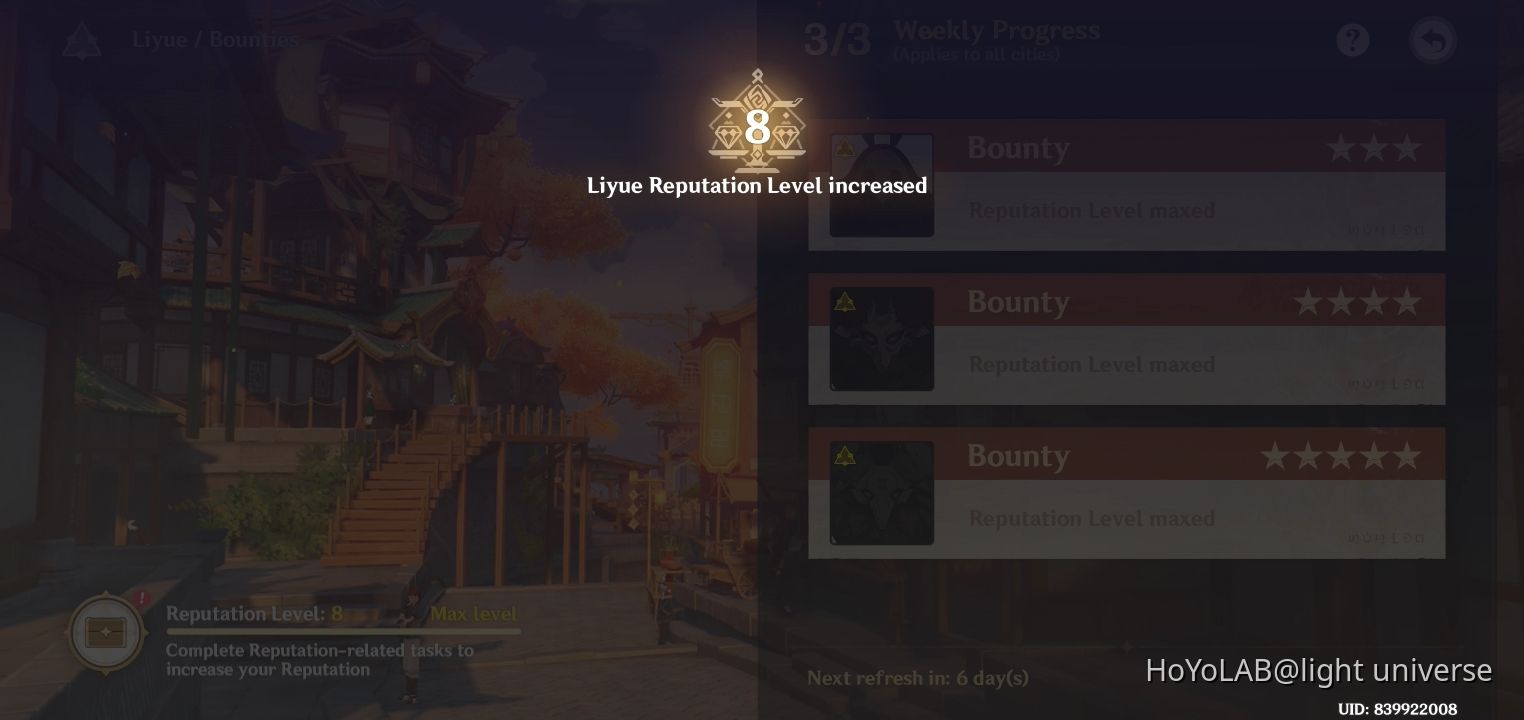Click the five-star bounty enemy portrait
Image resolution: width=1524 pixels, height=720 pixels.
[882, 492]
